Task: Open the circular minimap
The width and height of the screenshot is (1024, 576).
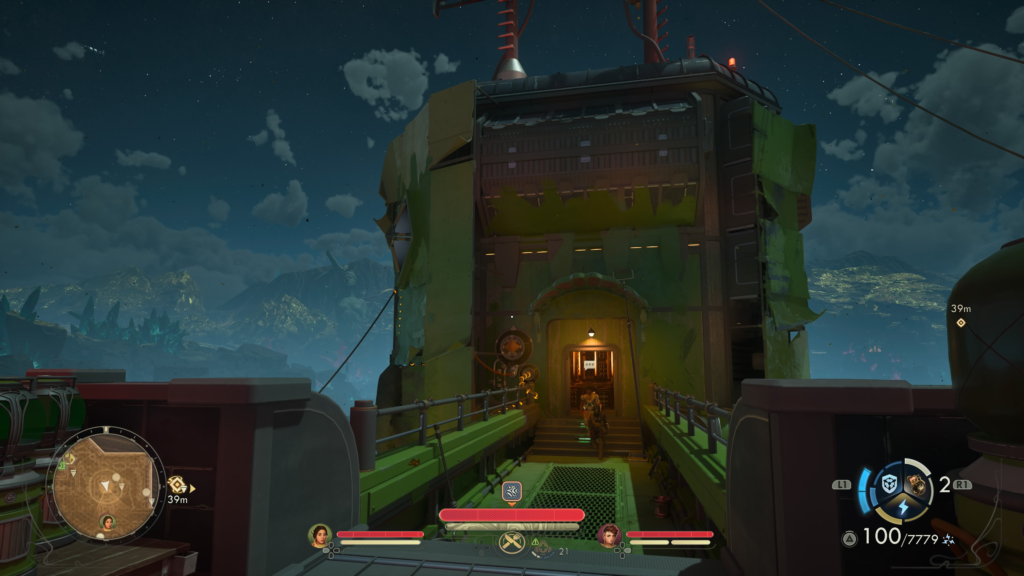Action: coord(106,484)
